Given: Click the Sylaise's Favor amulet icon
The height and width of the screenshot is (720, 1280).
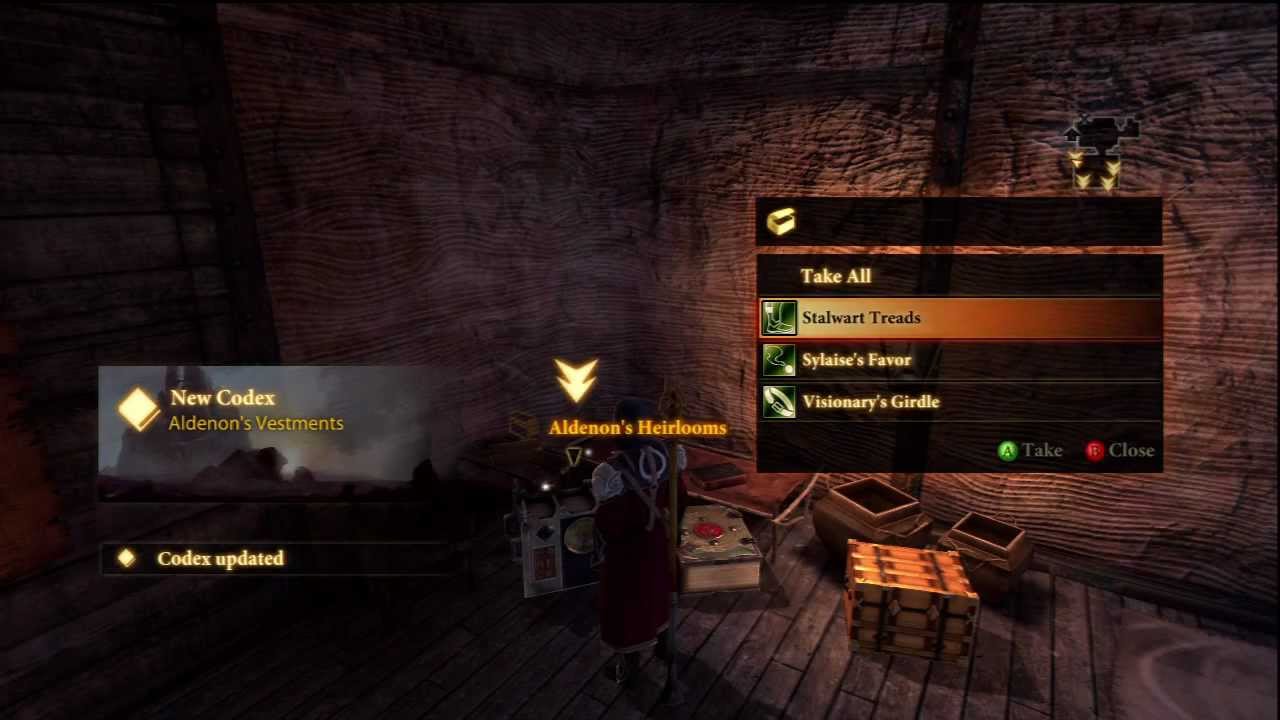Looking at the screenshot, I should click(x=779, y=359).
